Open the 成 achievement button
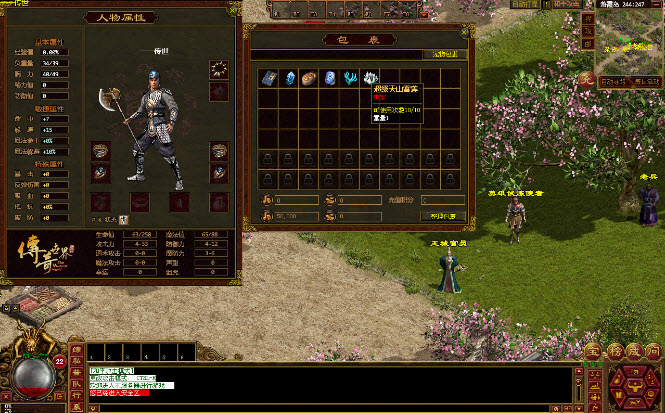 (x=635, y=351)
